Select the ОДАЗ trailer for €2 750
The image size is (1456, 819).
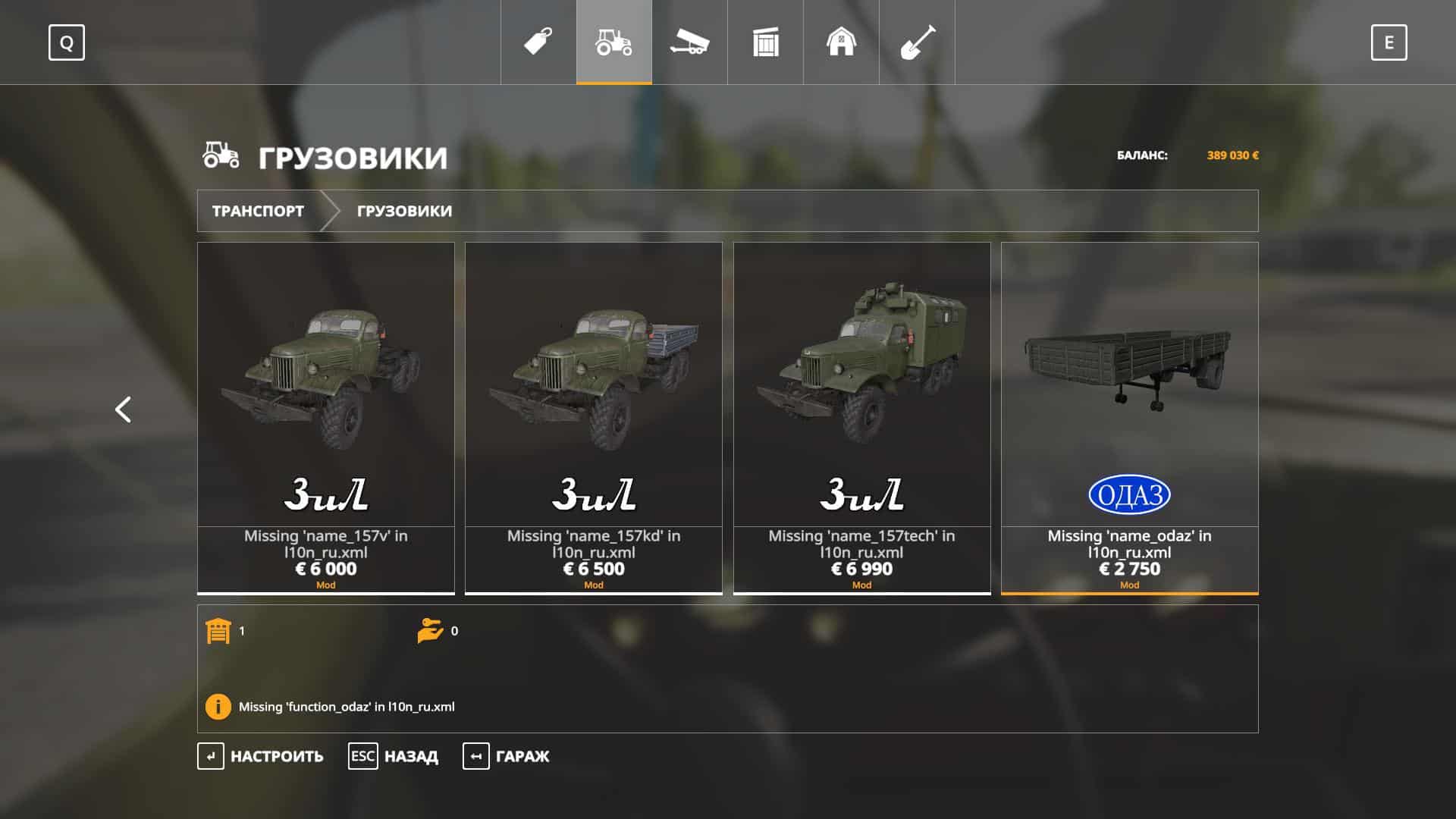coord(1129,417)
